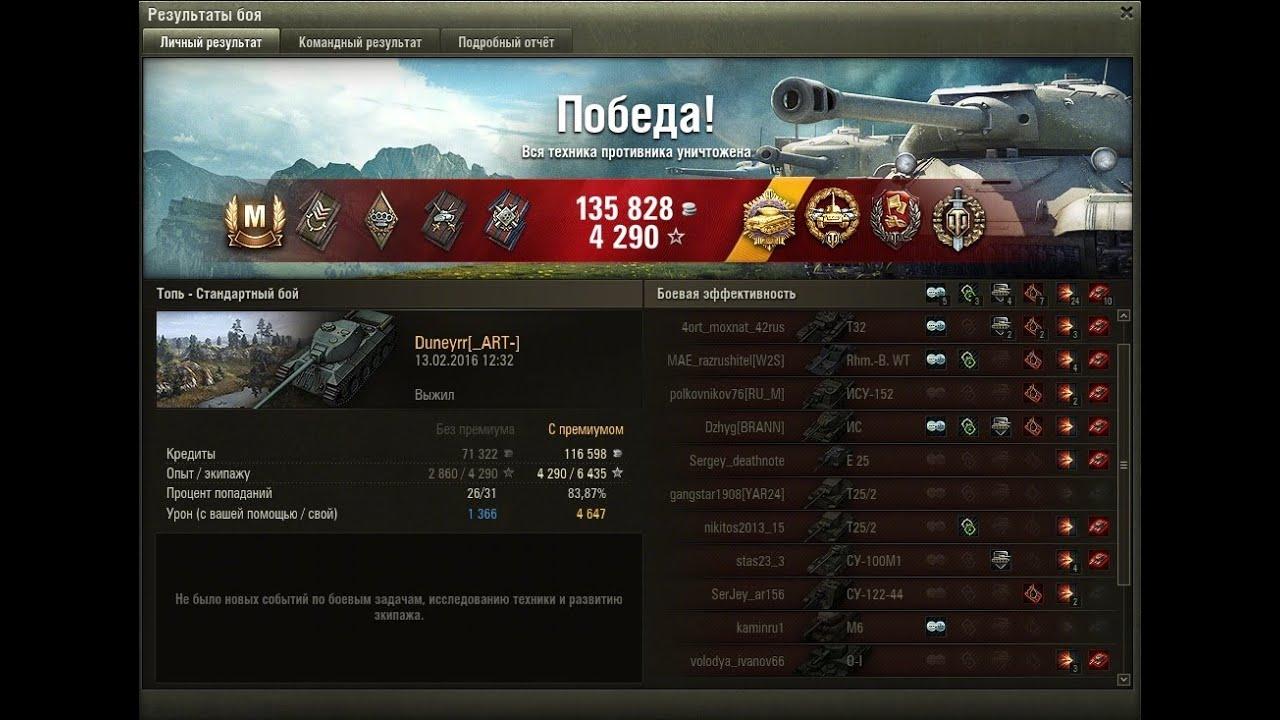Open the Подробный отчёт tab
This screenshot has width=1280, height=720.
click(506, 42)
